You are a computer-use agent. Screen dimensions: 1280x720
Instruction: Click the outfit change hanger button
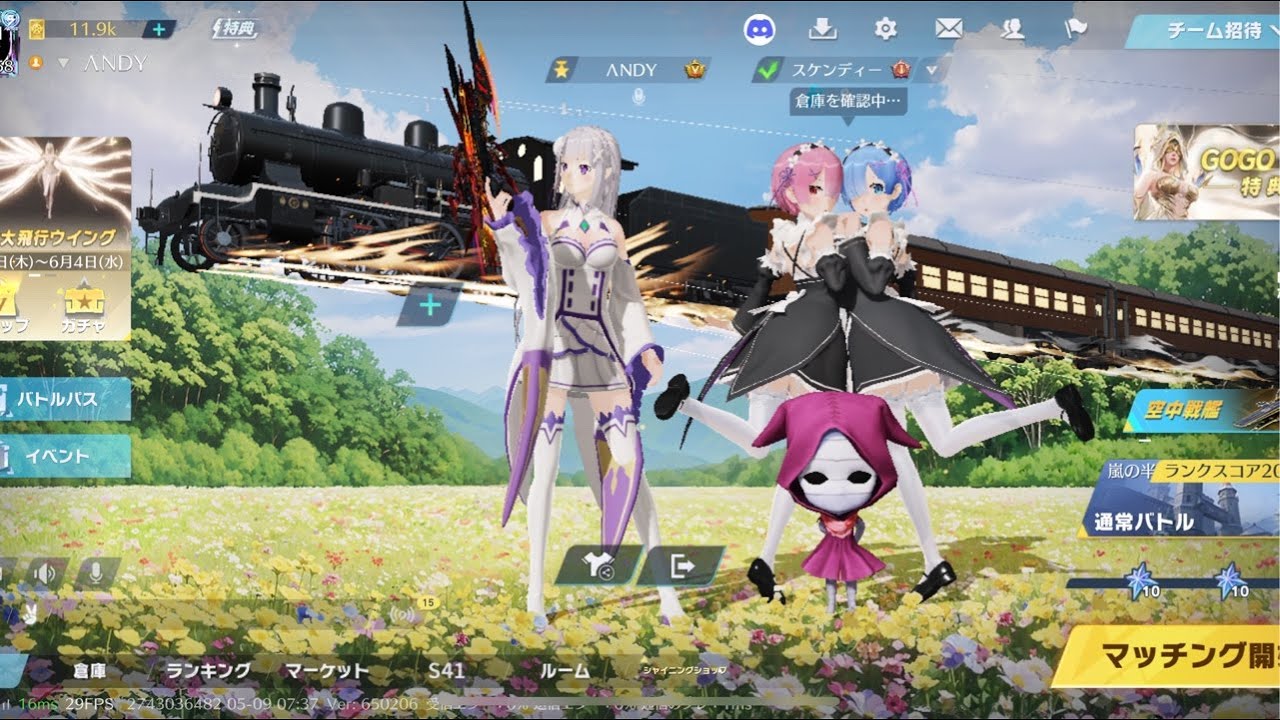[x=600, y=567]
